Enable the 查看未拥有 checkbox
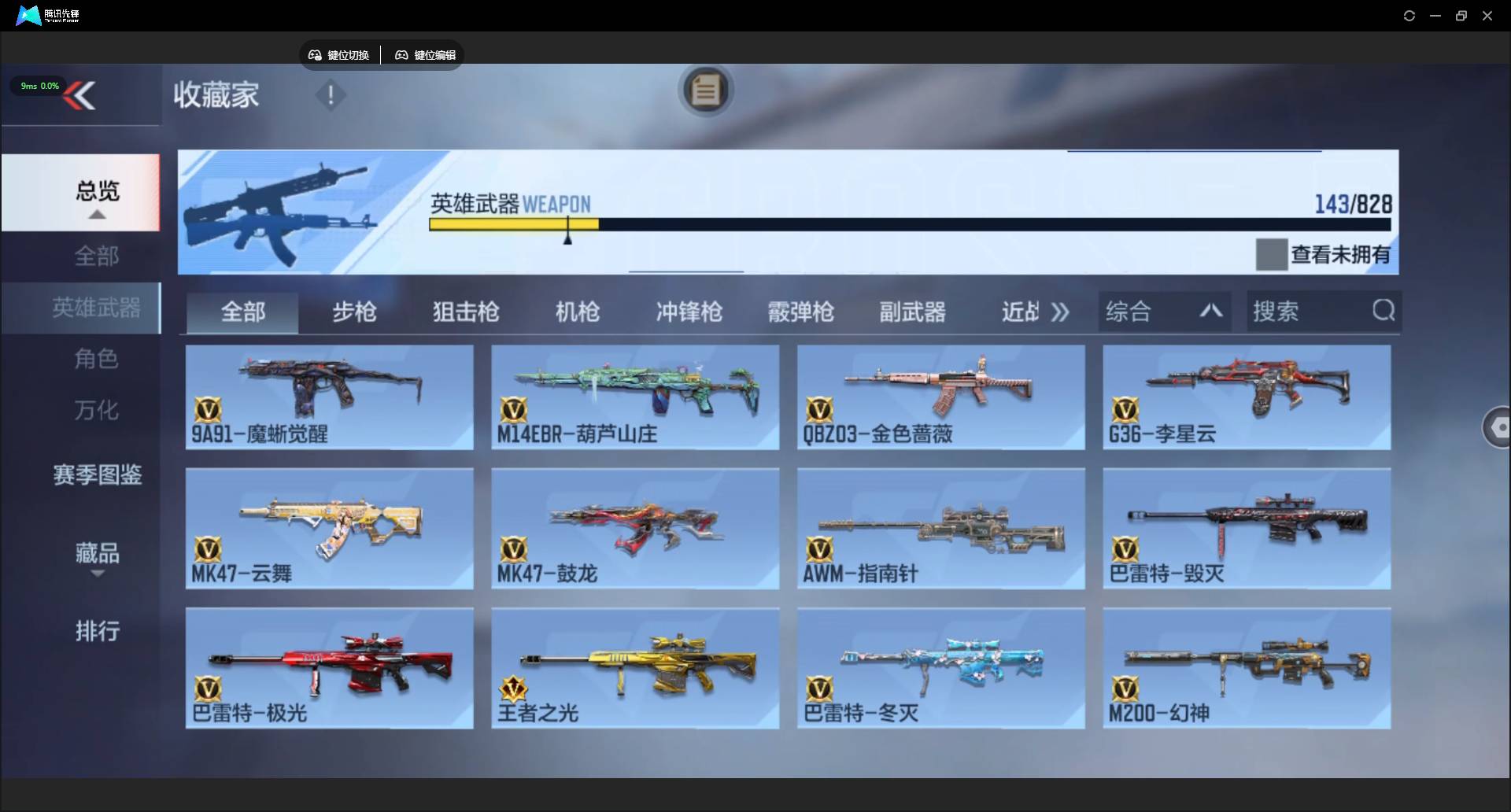The image size is (1511, 812). (x=1270, y=253)
